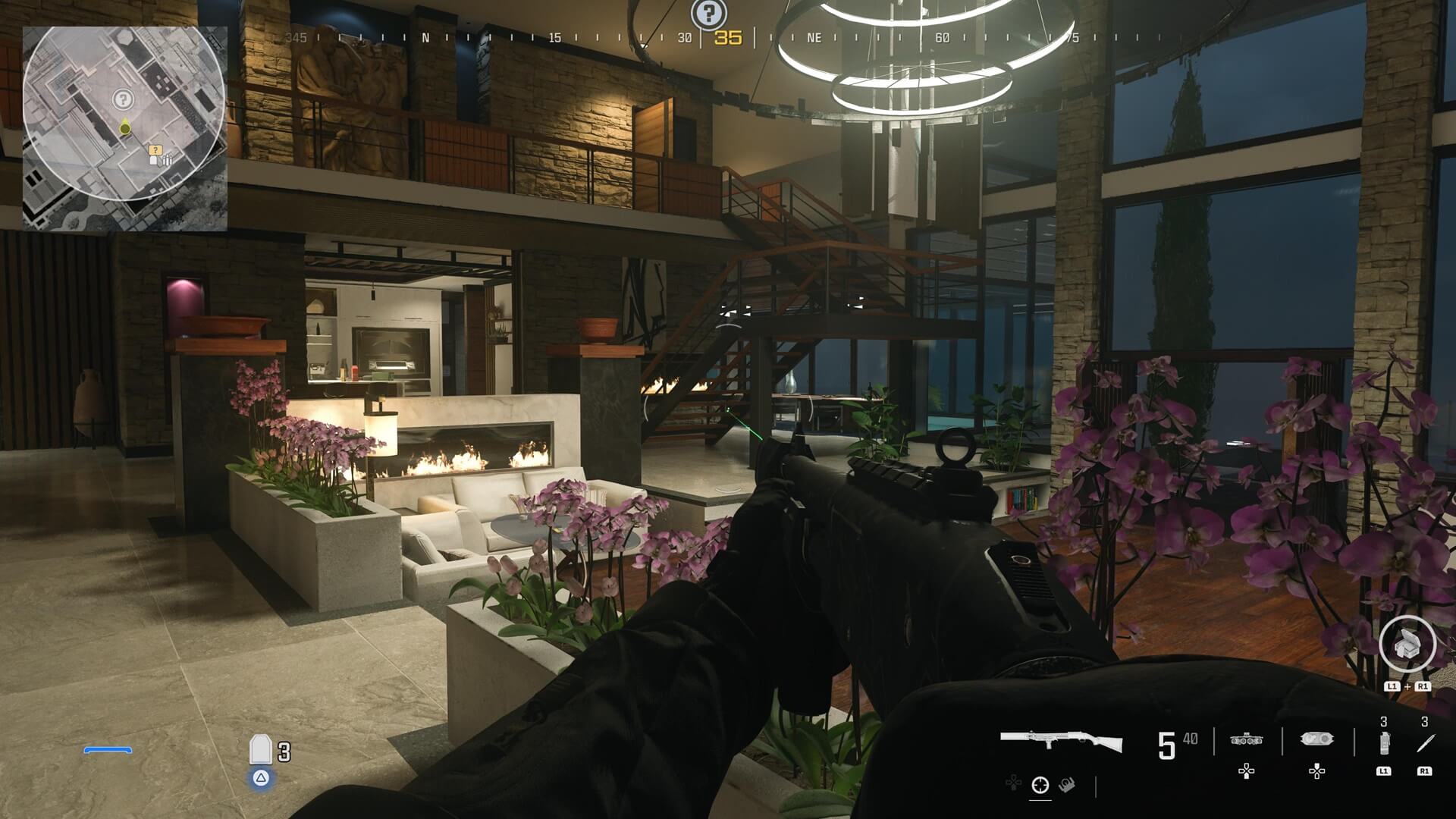Select the question mark objective on the compass

(708, 13)
